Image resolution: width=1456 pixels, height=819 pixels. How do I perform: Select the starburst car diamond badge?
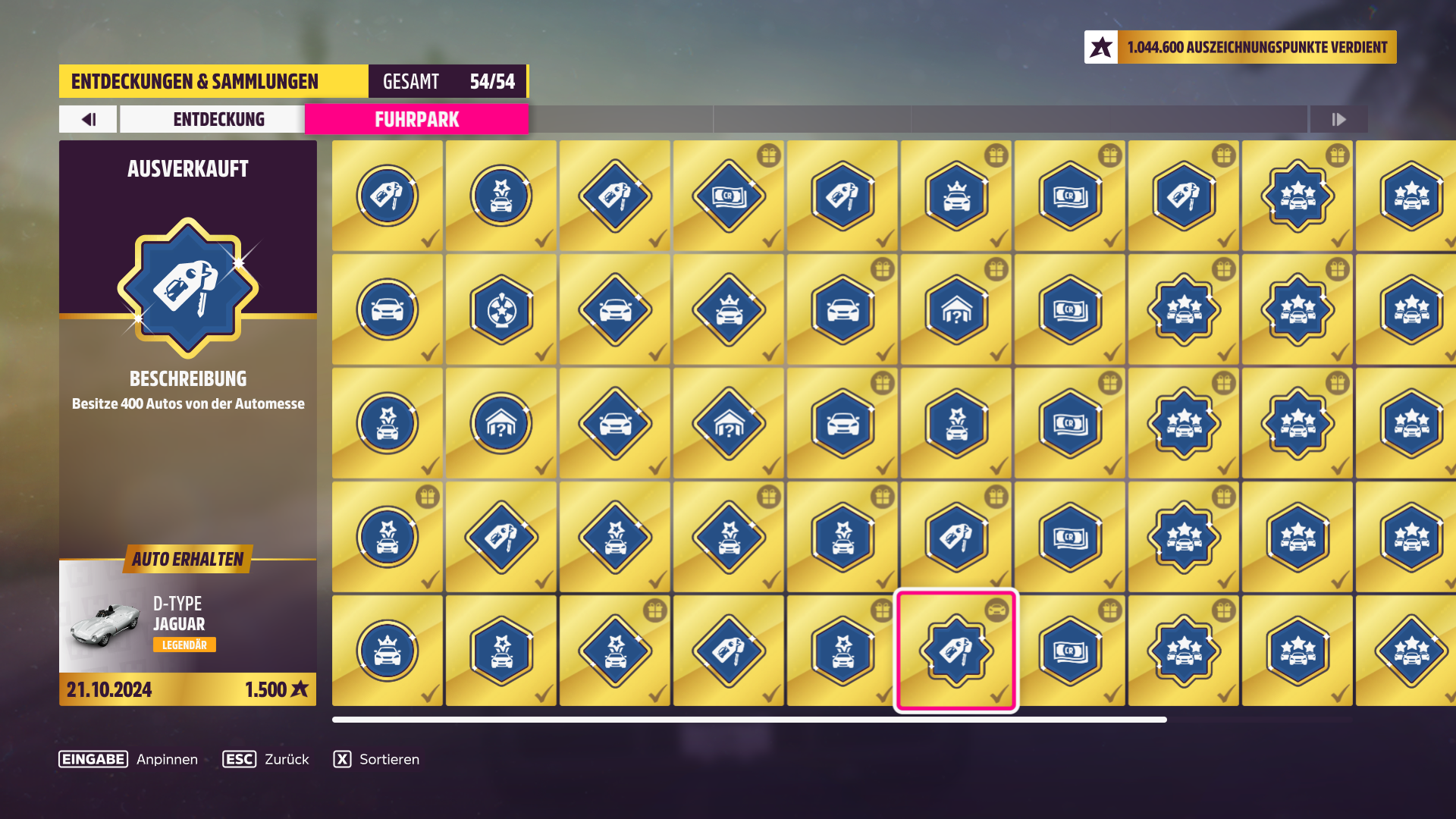click(615, 537)
